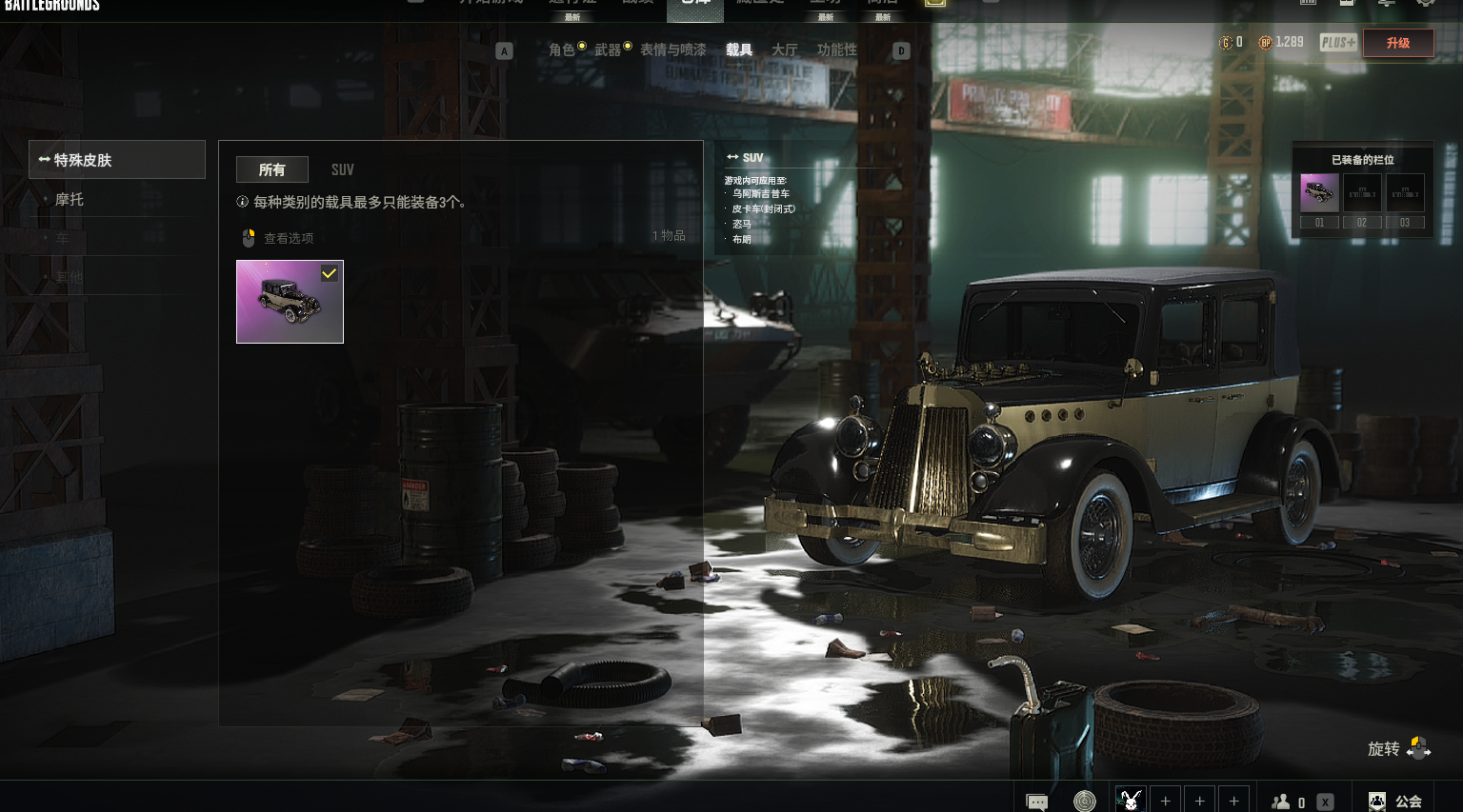
Task: Click the radar icon in bottom bar
Action: pos(1084,802)
